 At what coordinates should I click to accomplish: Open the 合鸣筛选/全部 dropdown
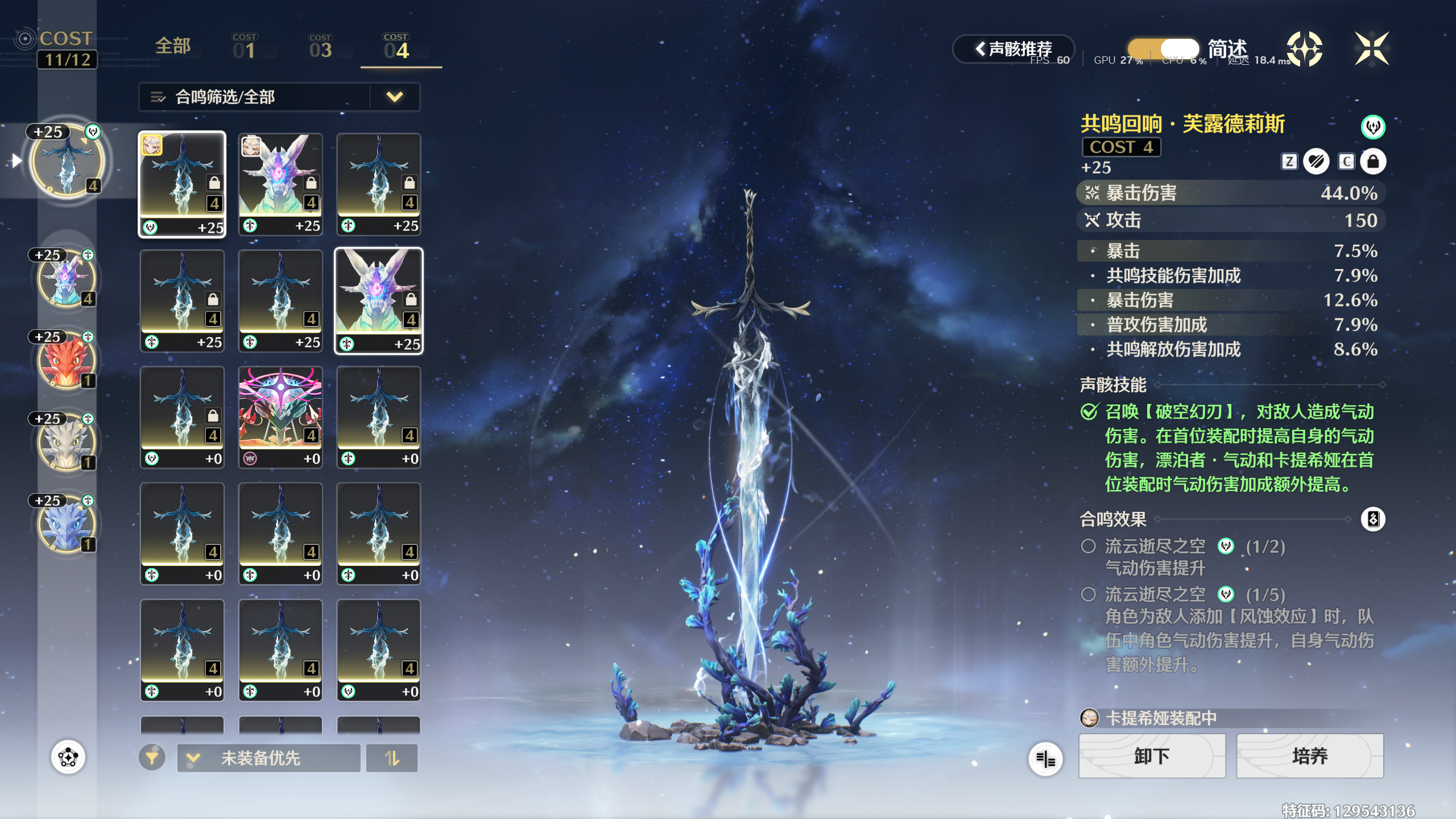(279, 97)
